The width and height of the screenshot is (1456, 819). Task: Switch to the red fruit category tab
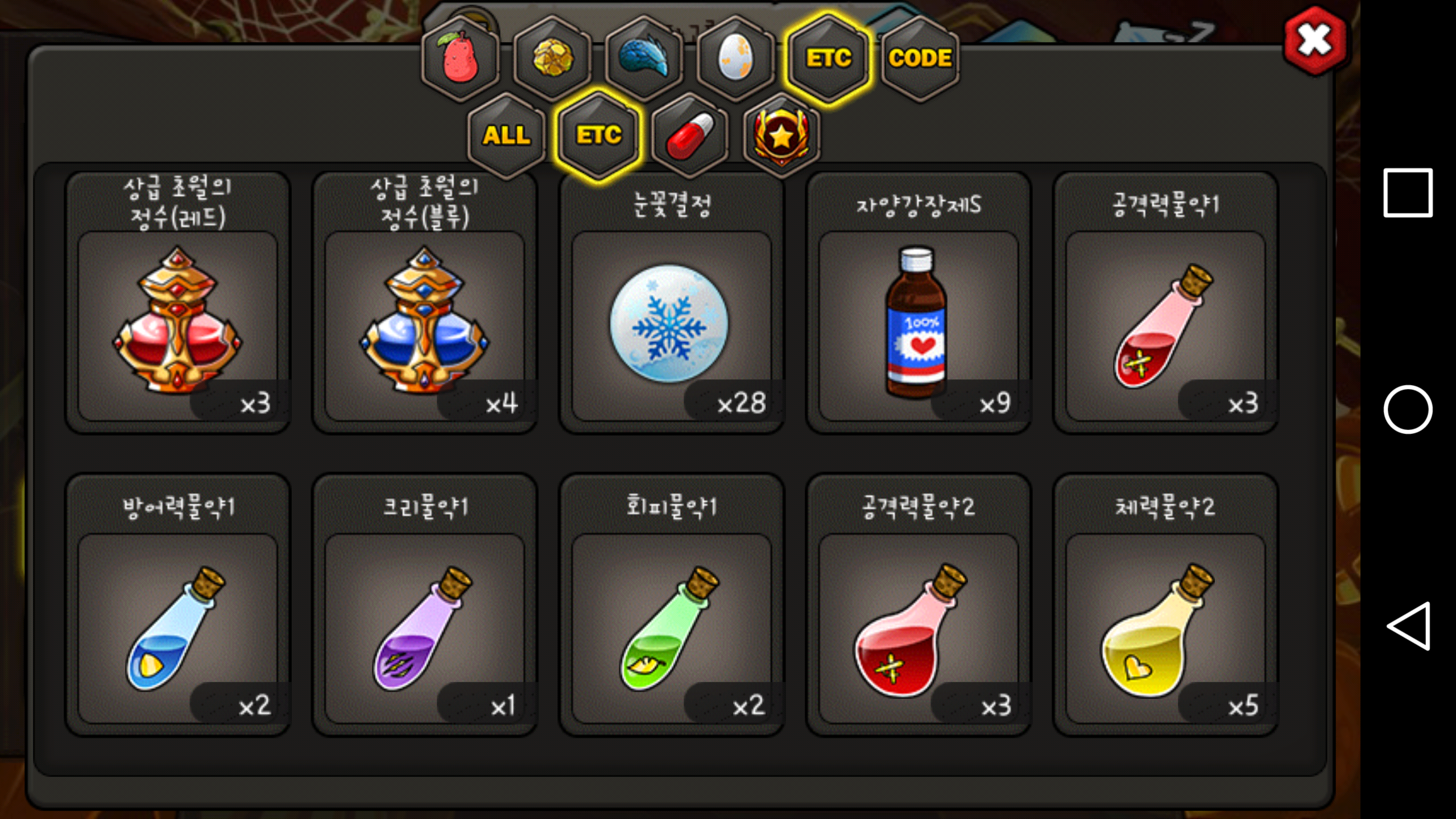click(x=460, y=58)
